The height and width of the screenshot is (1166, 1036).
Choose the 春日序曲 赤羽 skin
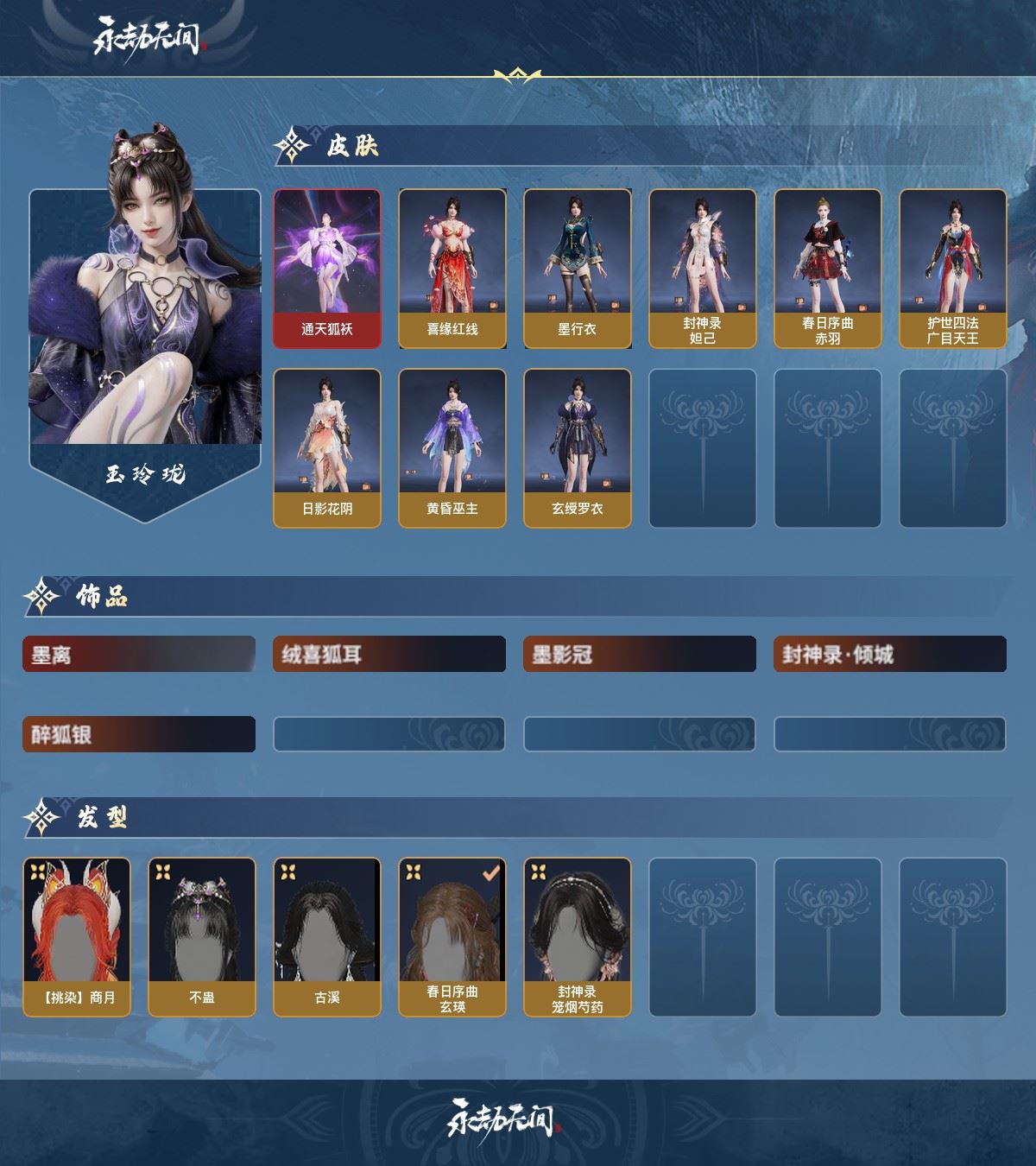click(x=828, y=269)
